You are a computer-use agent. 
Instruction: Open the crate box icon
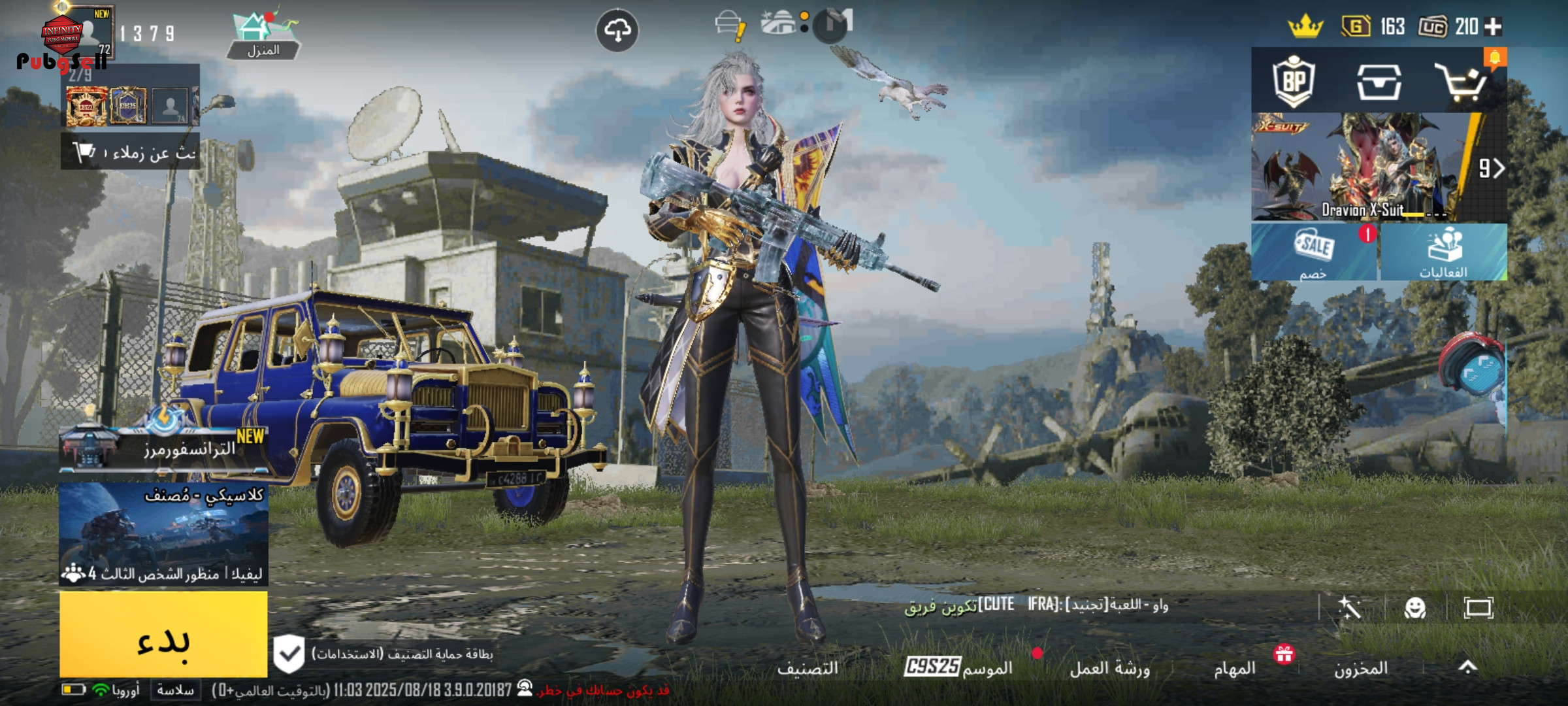(1379, 82)
